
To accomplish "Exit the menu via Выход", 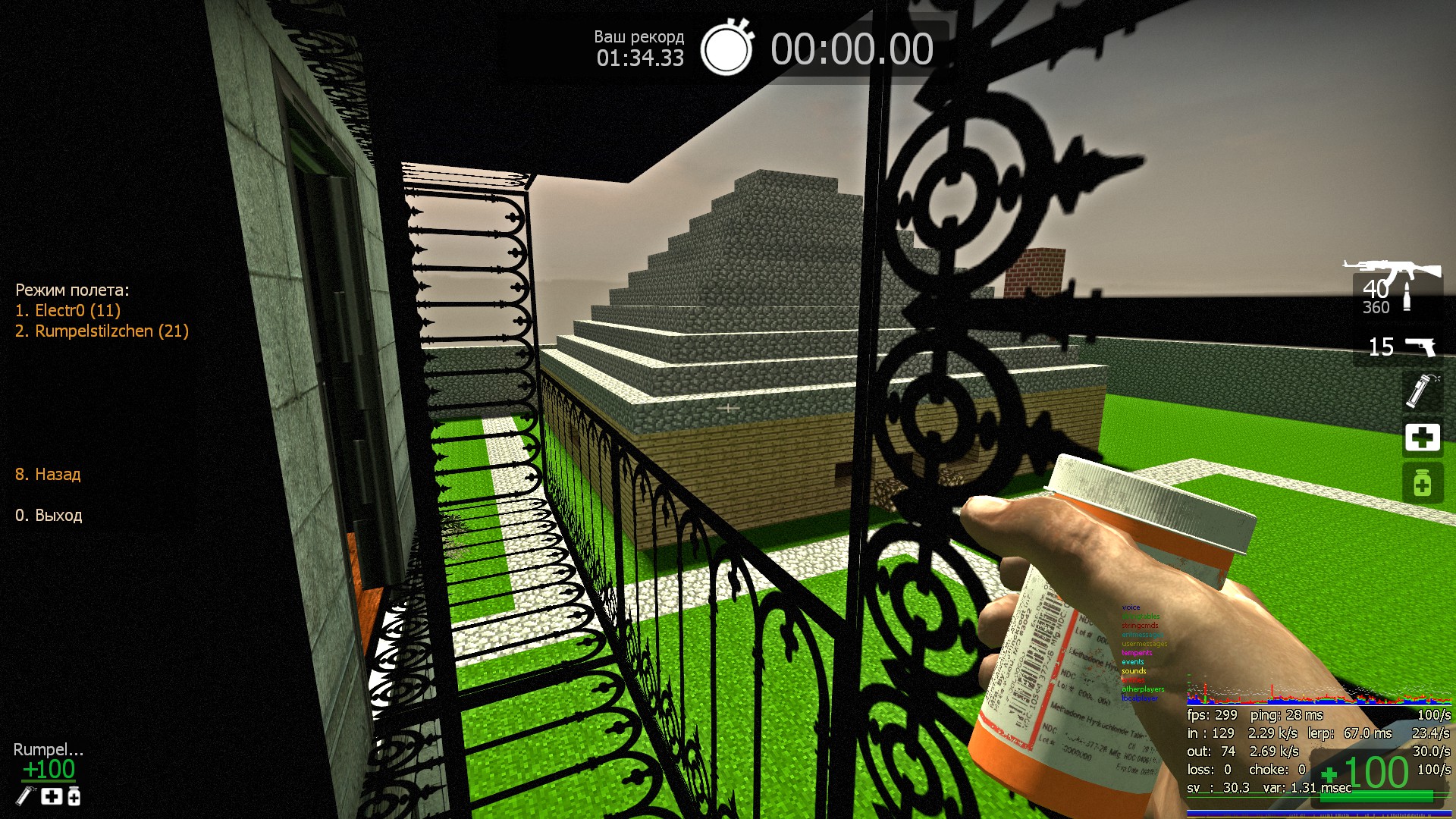I will pyautogui.click(x=49, y=516).
